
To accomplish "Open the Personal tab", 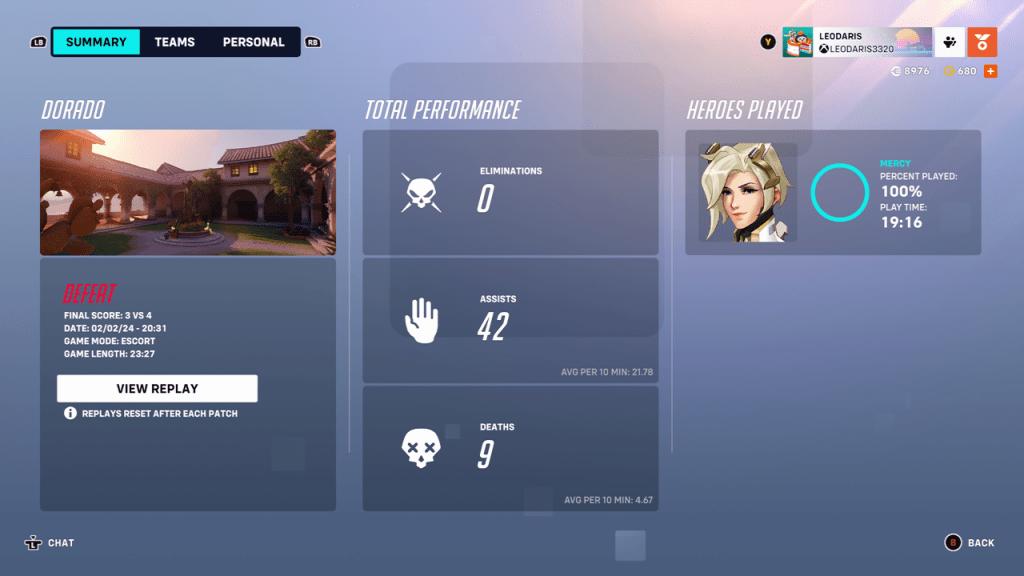I will pos(253,42).
